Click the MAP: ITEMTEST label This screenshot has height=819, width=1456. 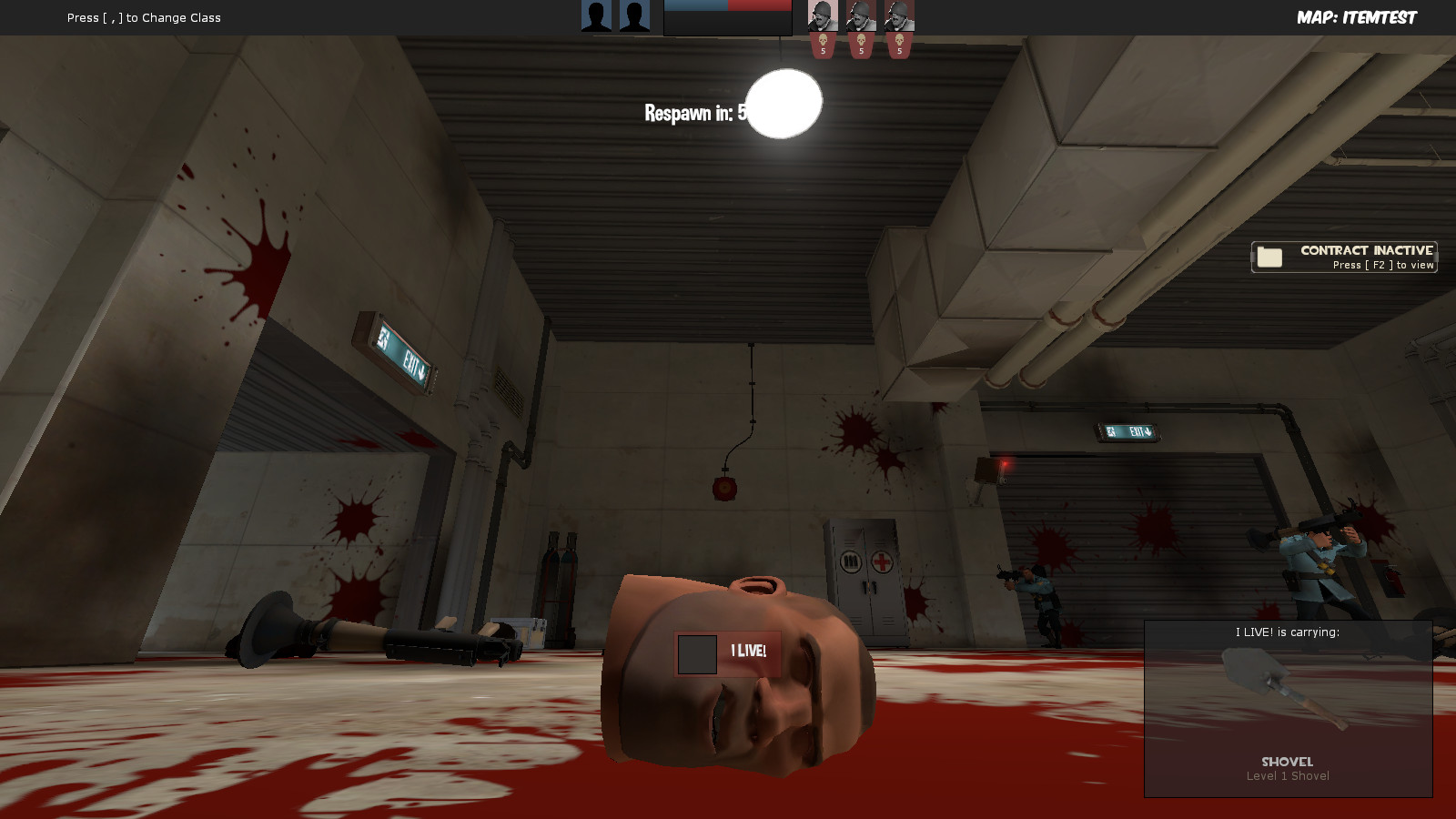tap(1357, 16)
